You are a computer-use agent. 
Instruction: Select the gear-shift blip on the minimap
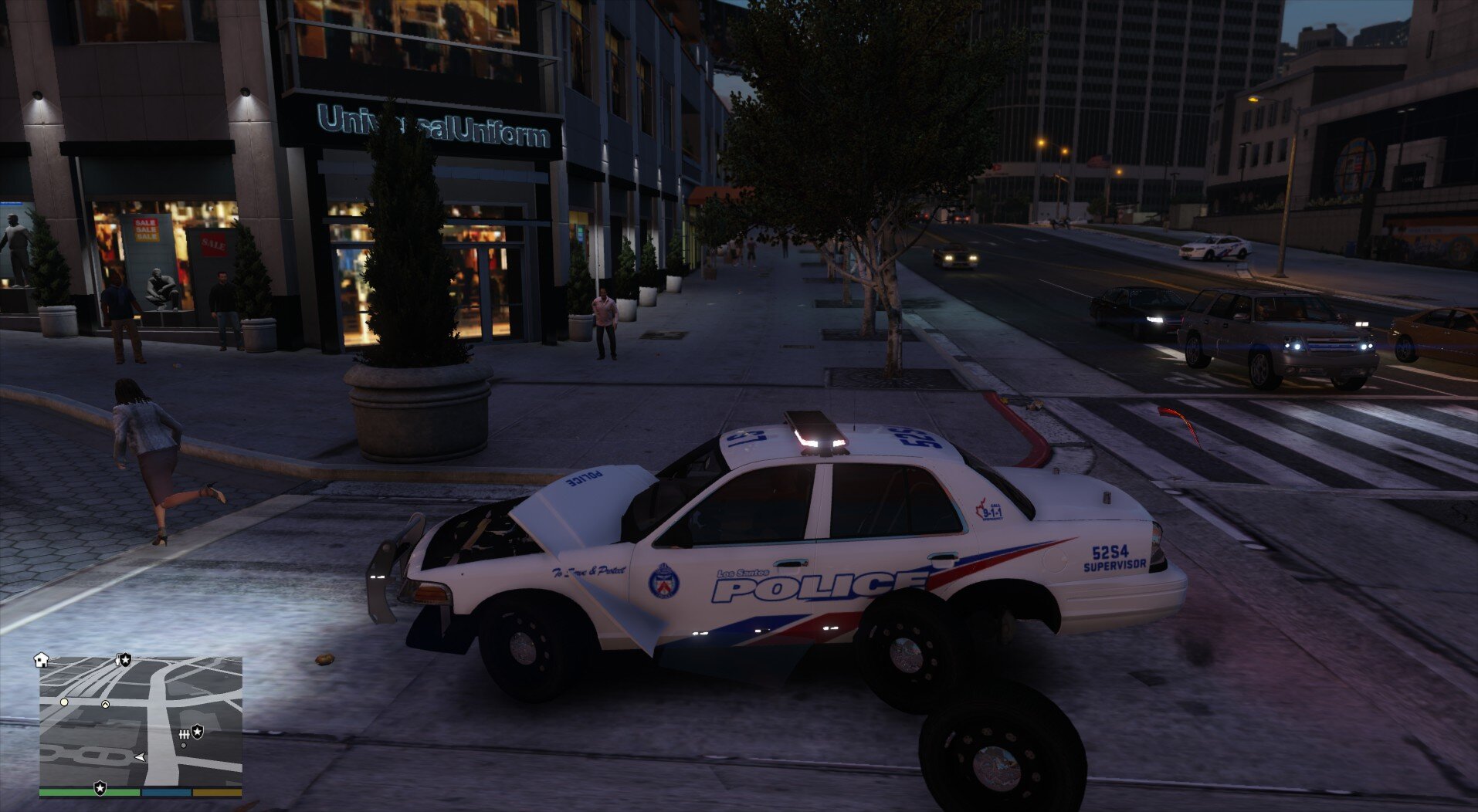coord(185,733)
